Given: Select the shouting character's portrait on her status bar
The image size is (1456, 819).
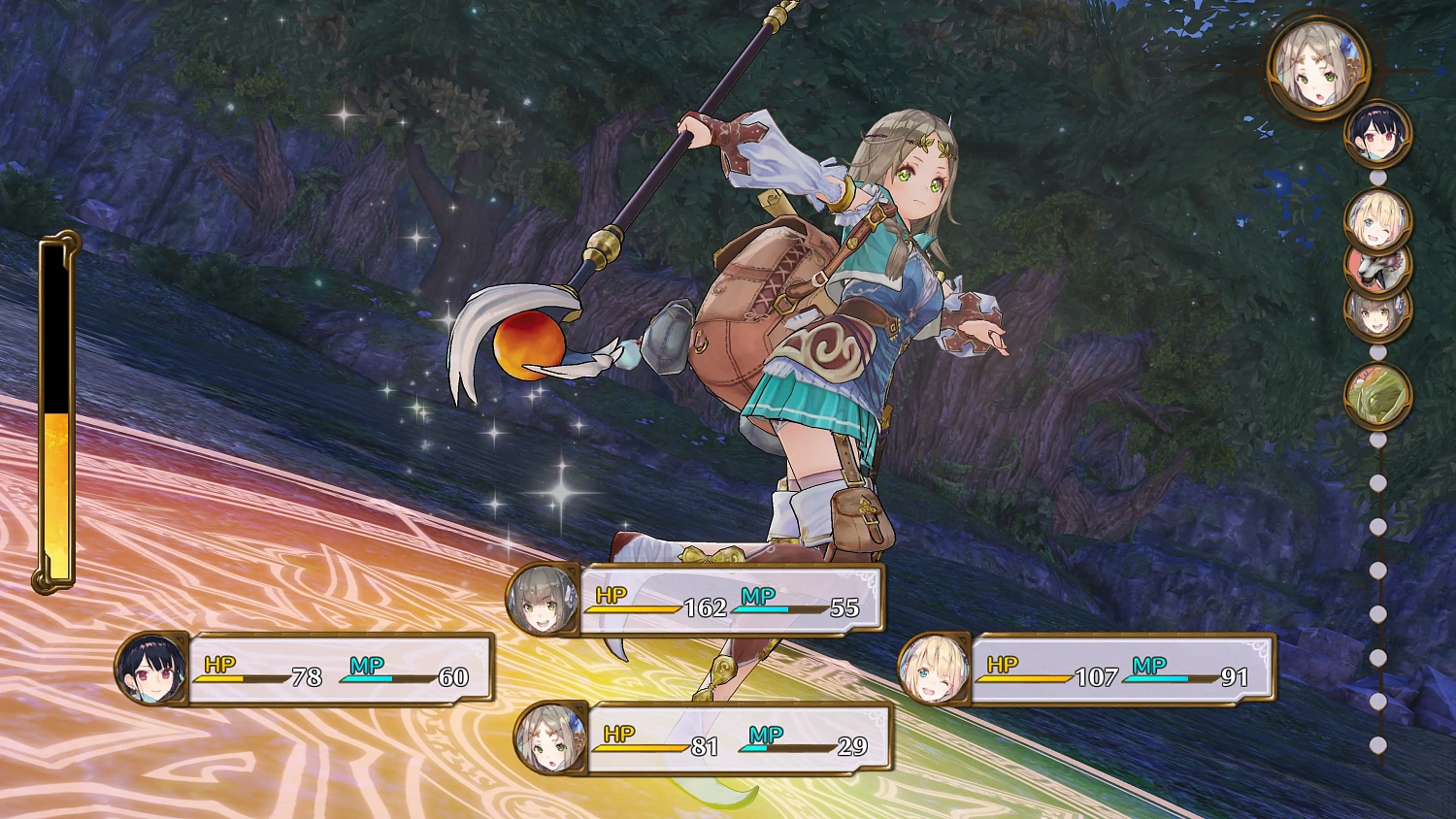Looking at the screenshot, I should click(x=541, y=600).
